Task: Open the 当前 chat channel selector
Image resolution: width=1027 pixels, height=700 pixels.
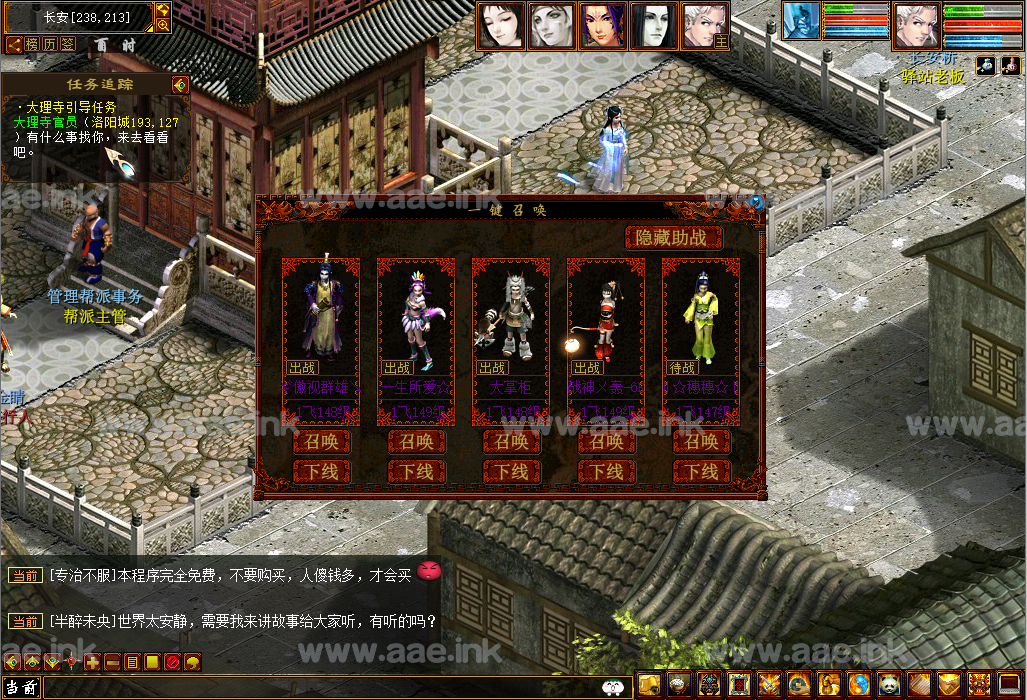Action: tap(21, 688)
